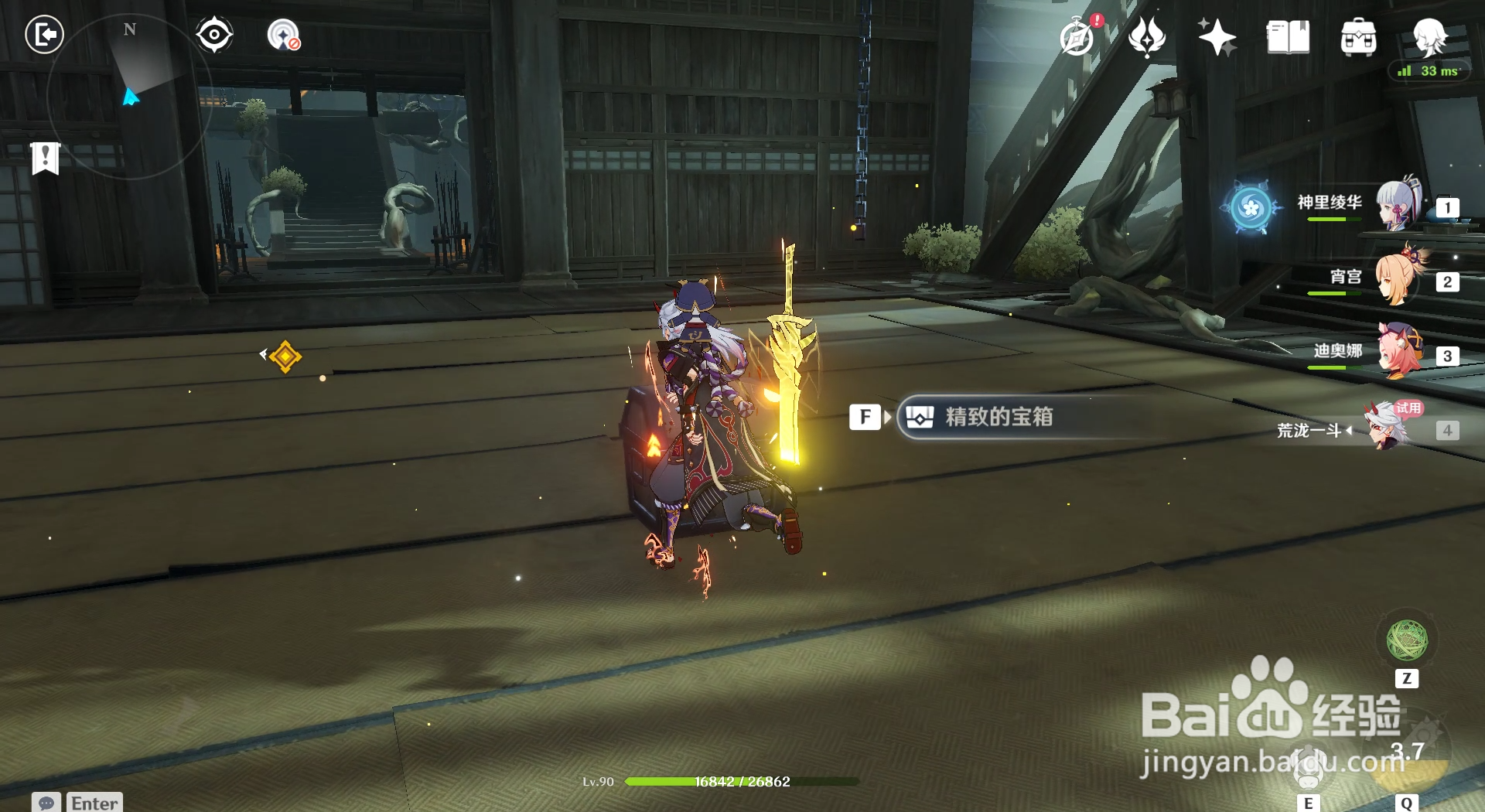
Task: Open the quest marker banner icon
Action: pos(46,159)
